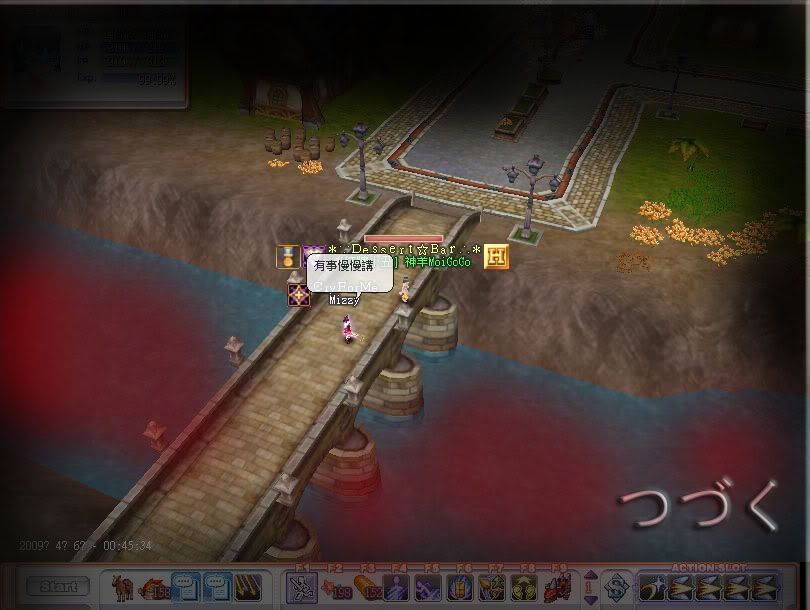
Task: Use the F9 red creature item
Action: [557, 587]
